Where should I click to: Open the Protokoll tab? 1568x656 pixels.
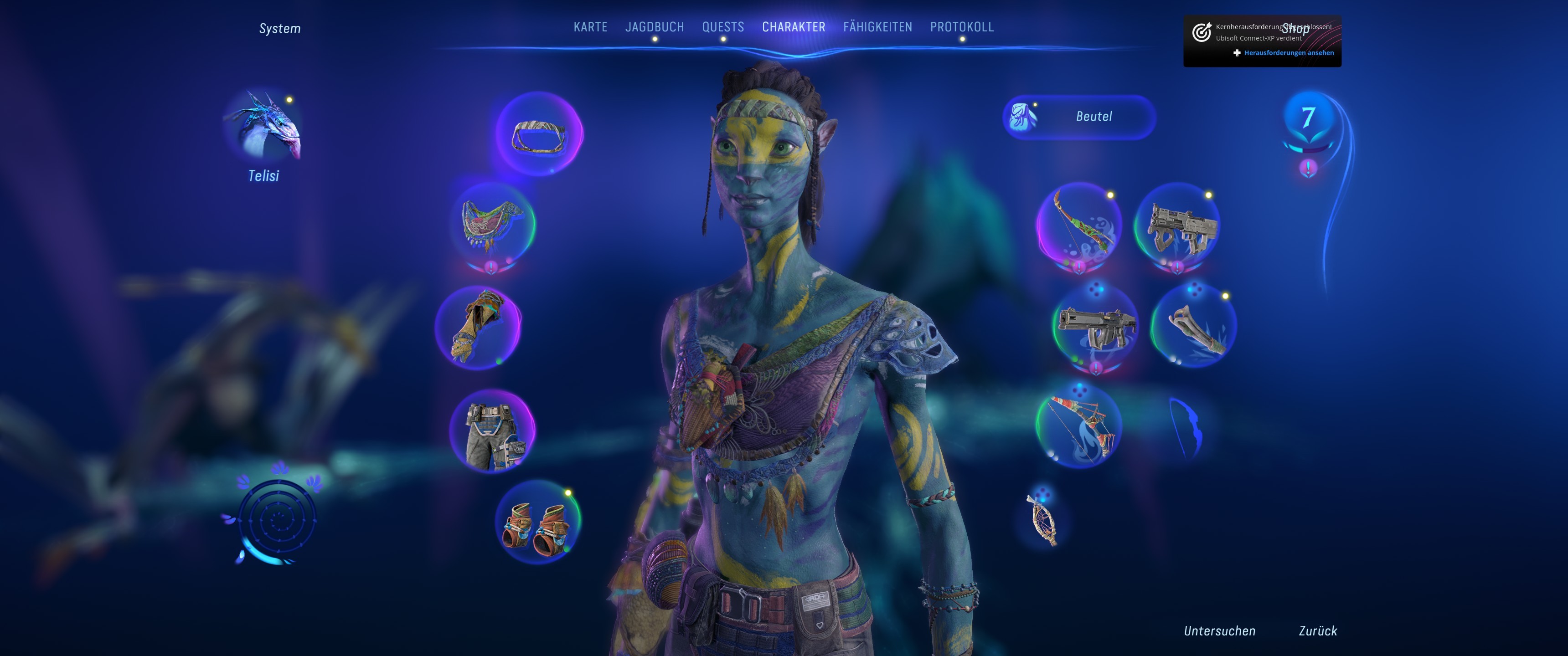pyautogui.click(x=961, y=27)
